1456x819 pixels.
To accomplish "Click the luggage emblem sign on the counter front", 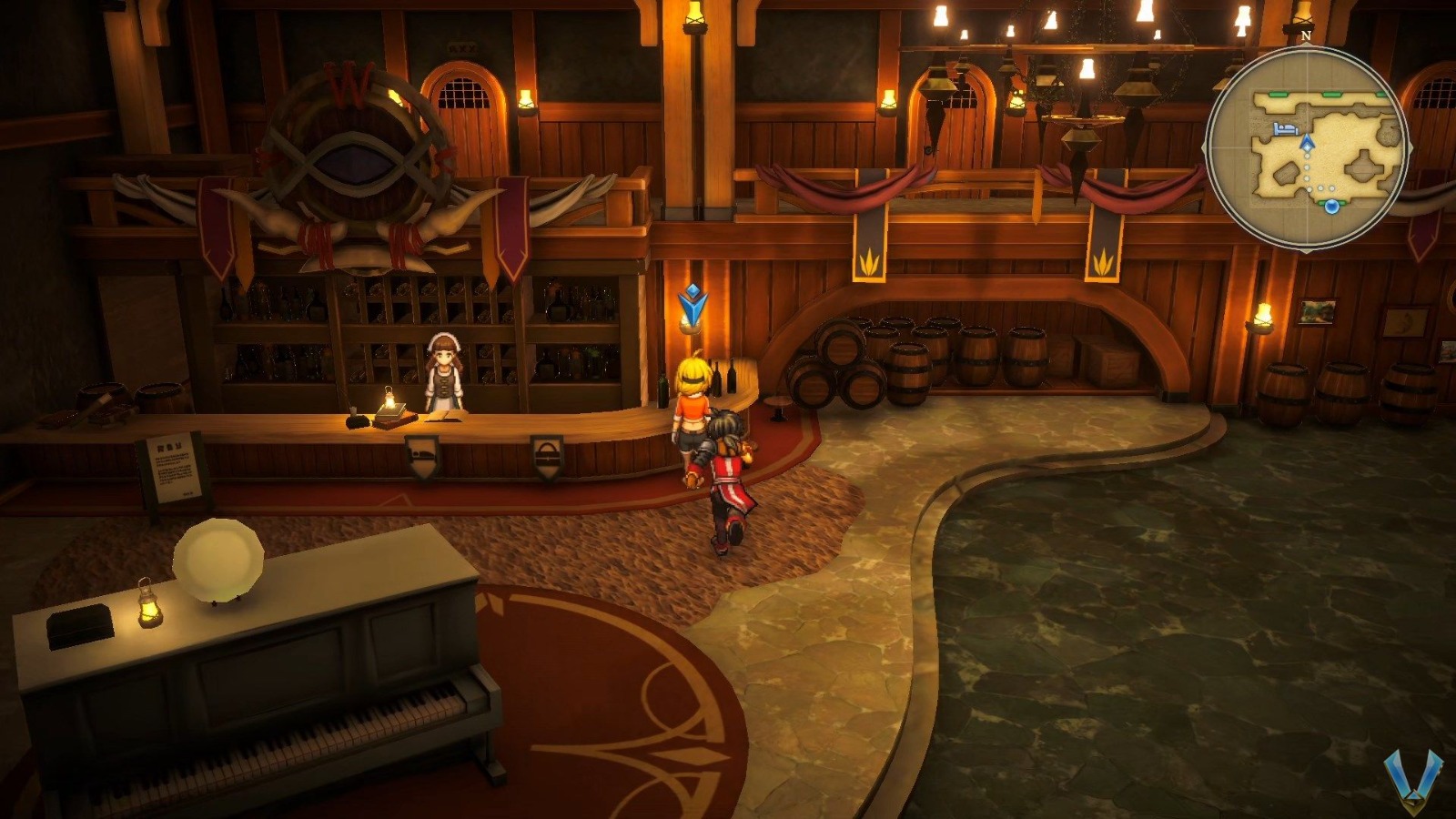I will [x=548, y=453].
